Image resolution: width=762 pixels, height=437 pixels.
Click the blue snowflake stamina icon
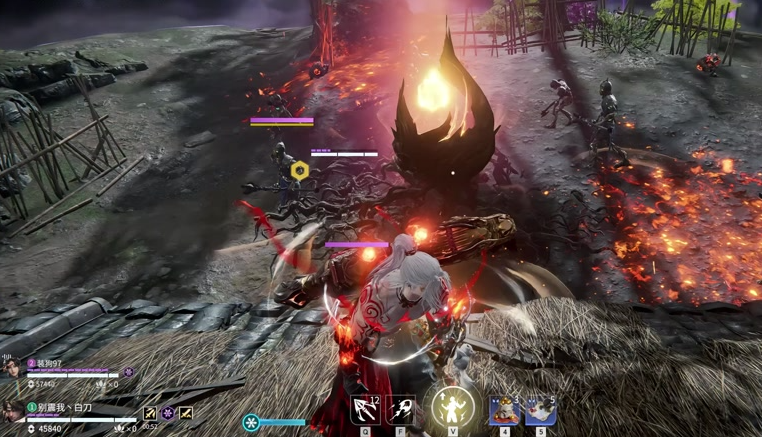pyautogui.click(x=251, y=422)
